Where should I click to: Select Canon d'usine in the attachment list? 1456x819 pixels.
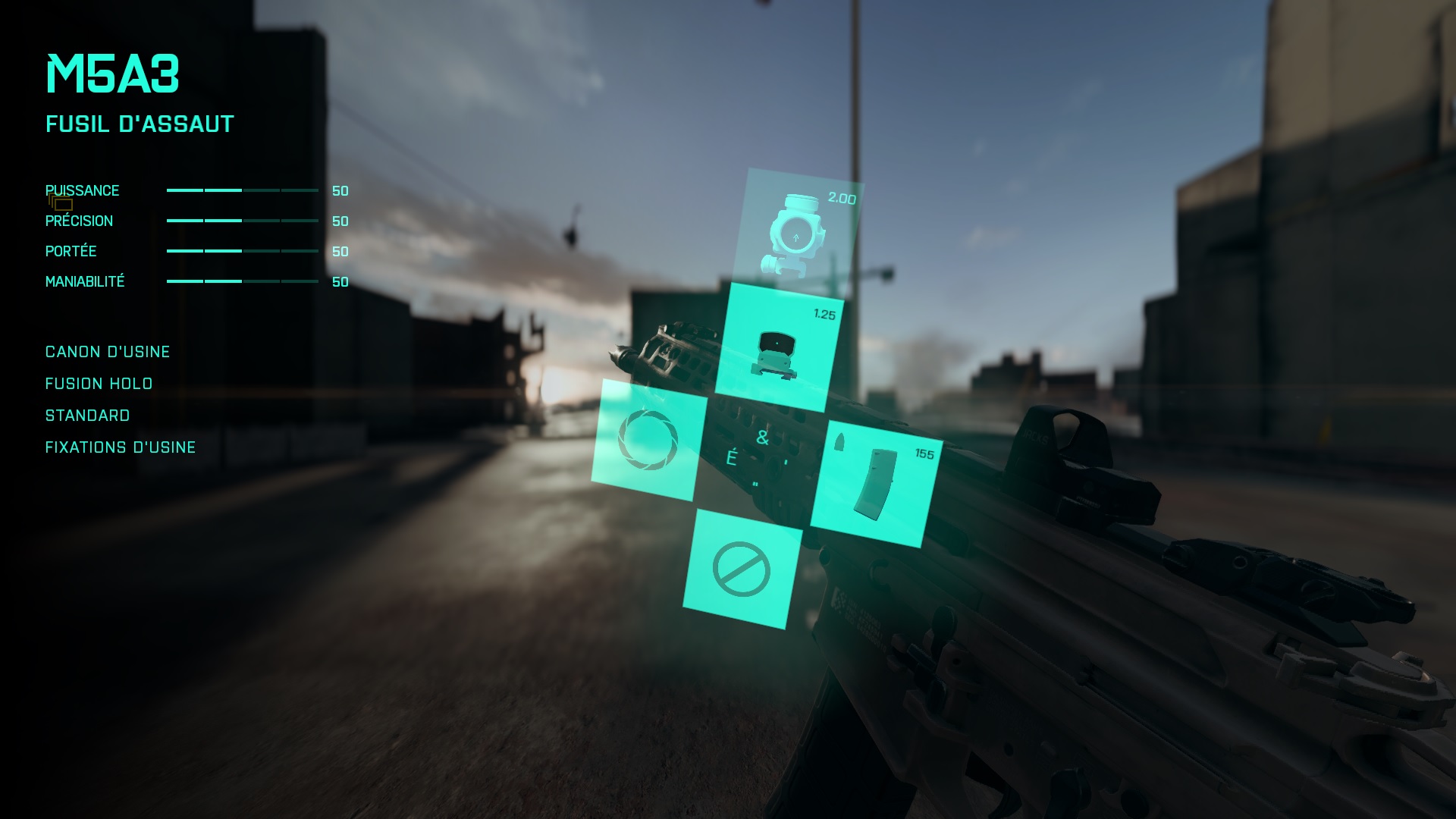(x=107, y=351)
